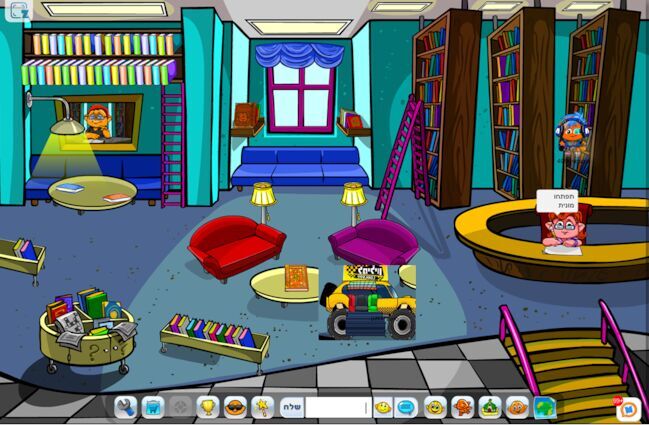Focus the chat text input field
Image resolution: width=649 pixels, height=425 pixels.
[338, 407]
